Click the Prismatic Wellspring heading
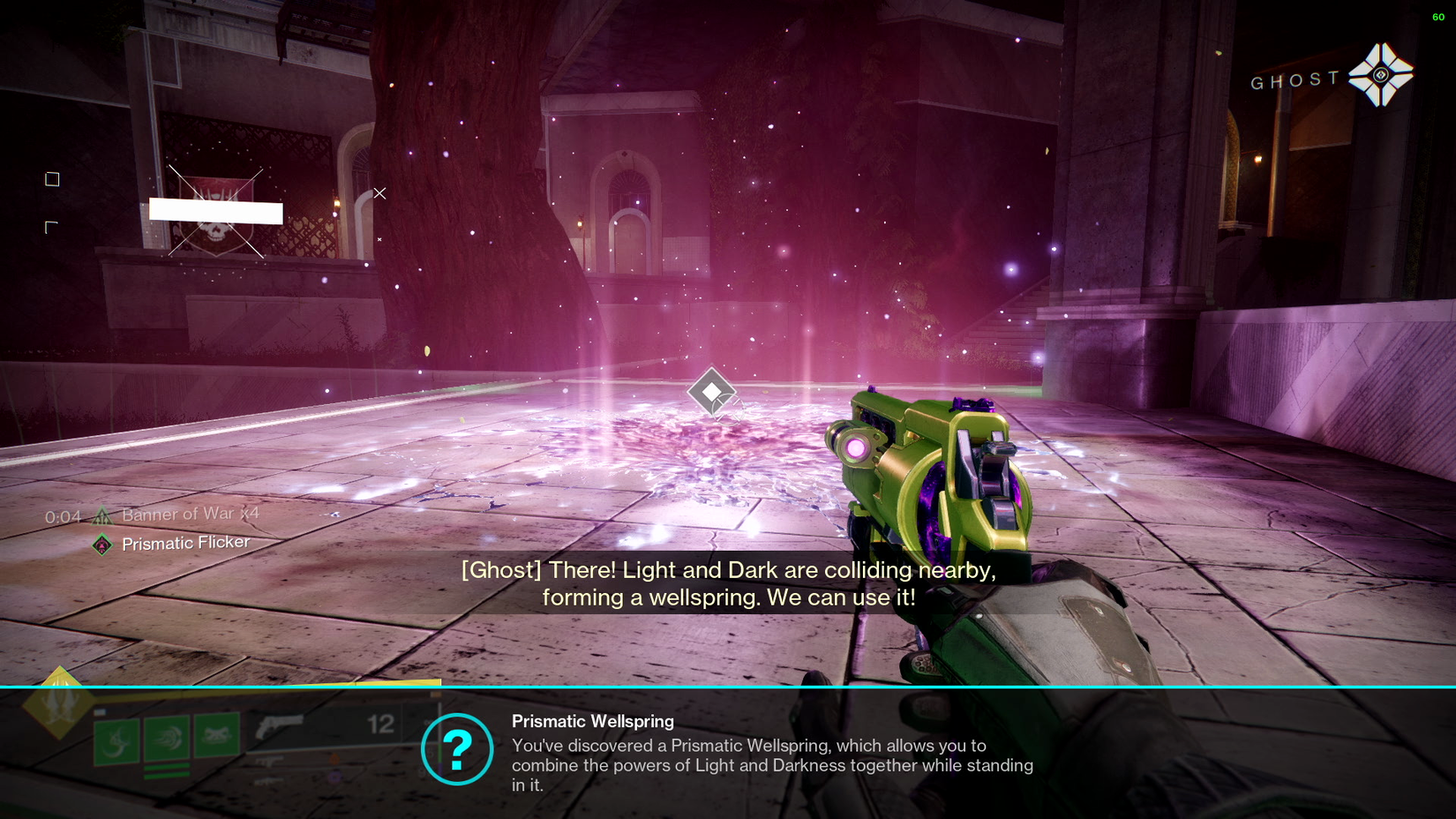The height and width of the screenshot is (819, 1456). 592,721
